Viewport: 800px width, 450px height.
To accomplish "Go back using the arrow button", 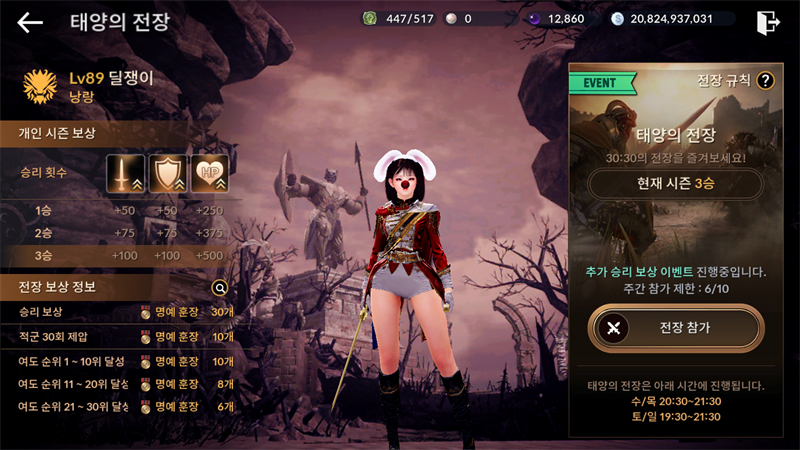I will pyautogui.click(x=30, y=22).
